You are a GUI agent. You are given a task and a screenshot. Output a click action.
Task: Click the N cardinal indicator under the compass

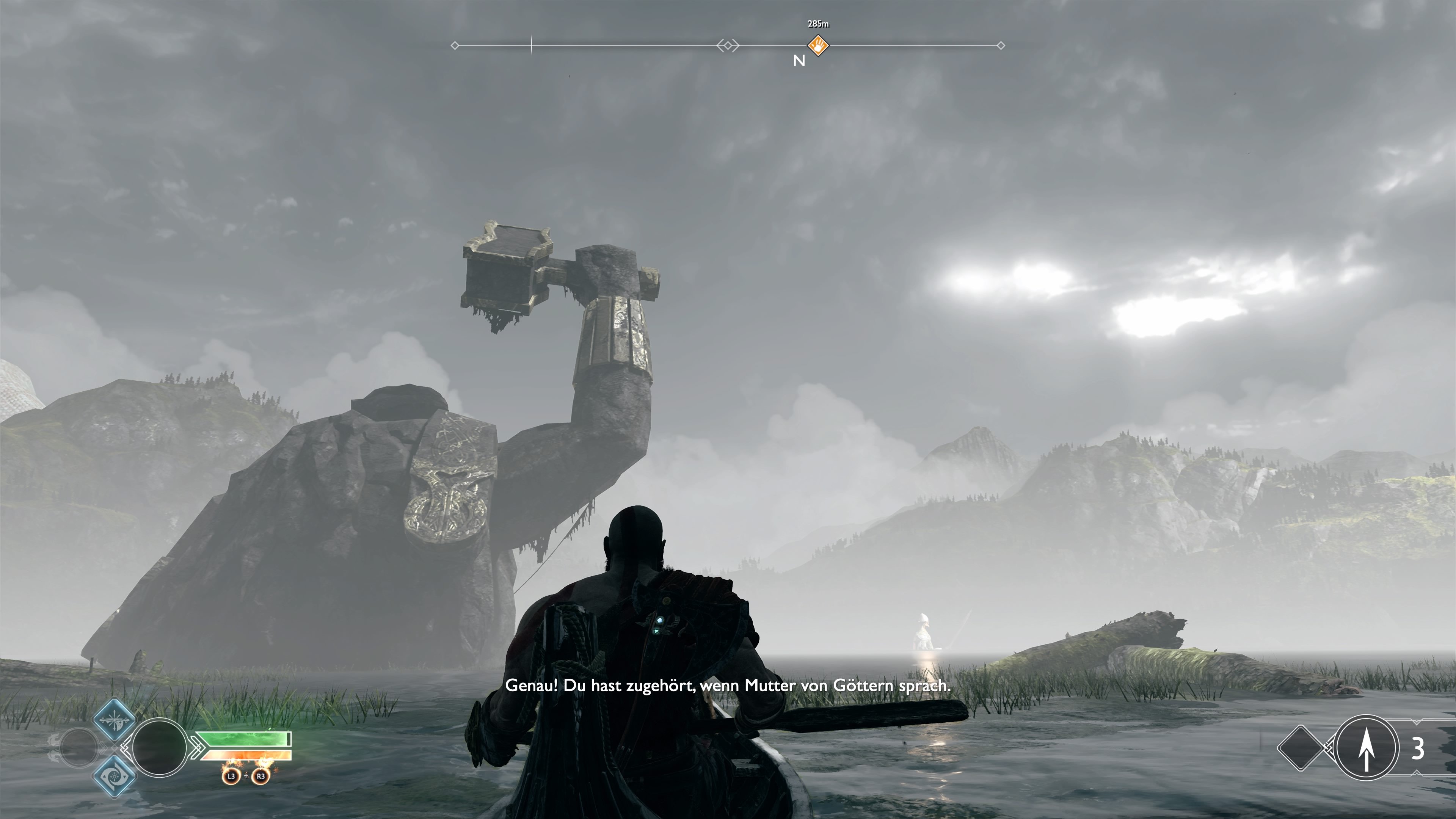pos(800,61)
